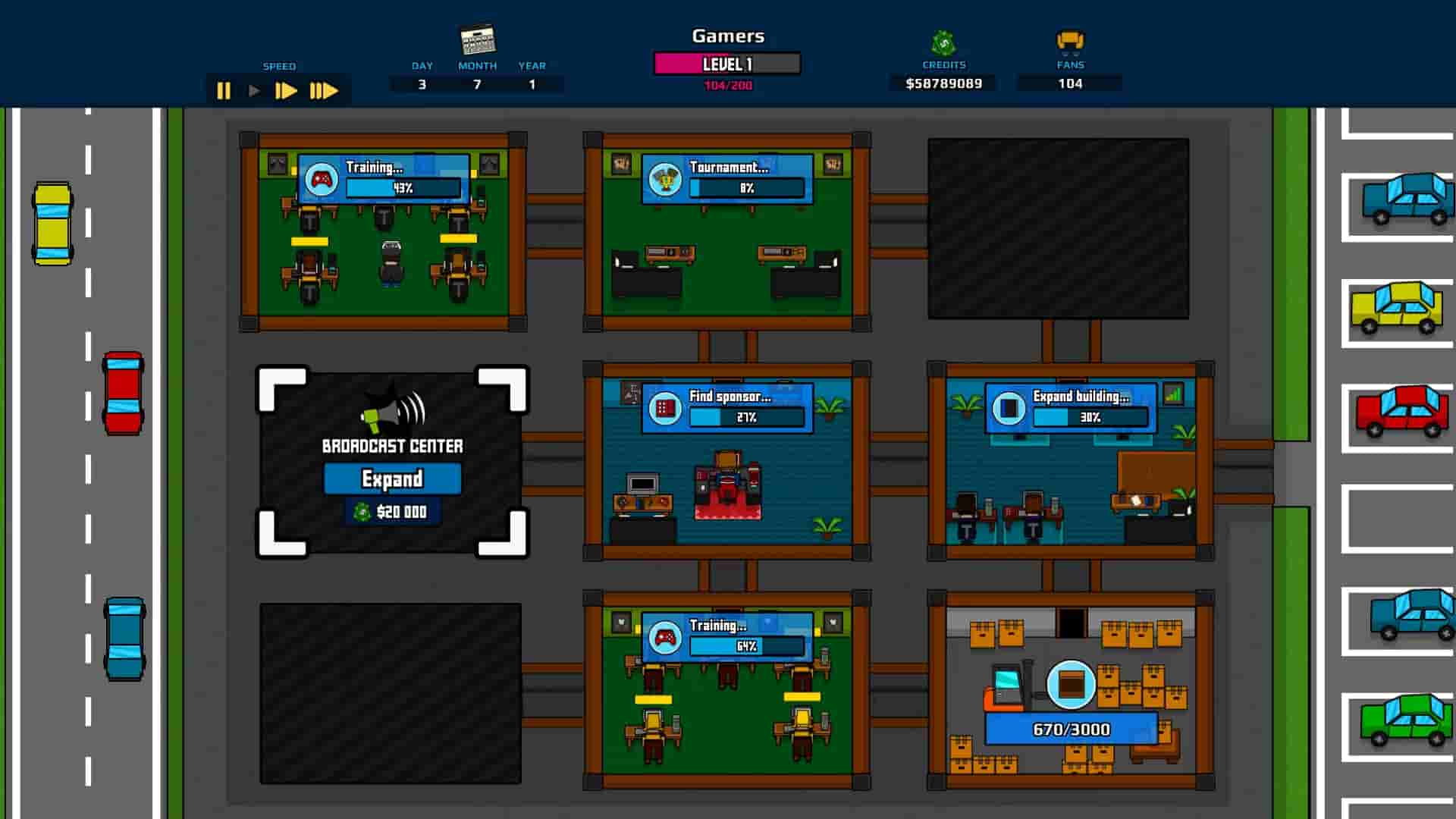
Task: Select the red gamepad icon on the 43% Training bar
Action: point(322,180)
